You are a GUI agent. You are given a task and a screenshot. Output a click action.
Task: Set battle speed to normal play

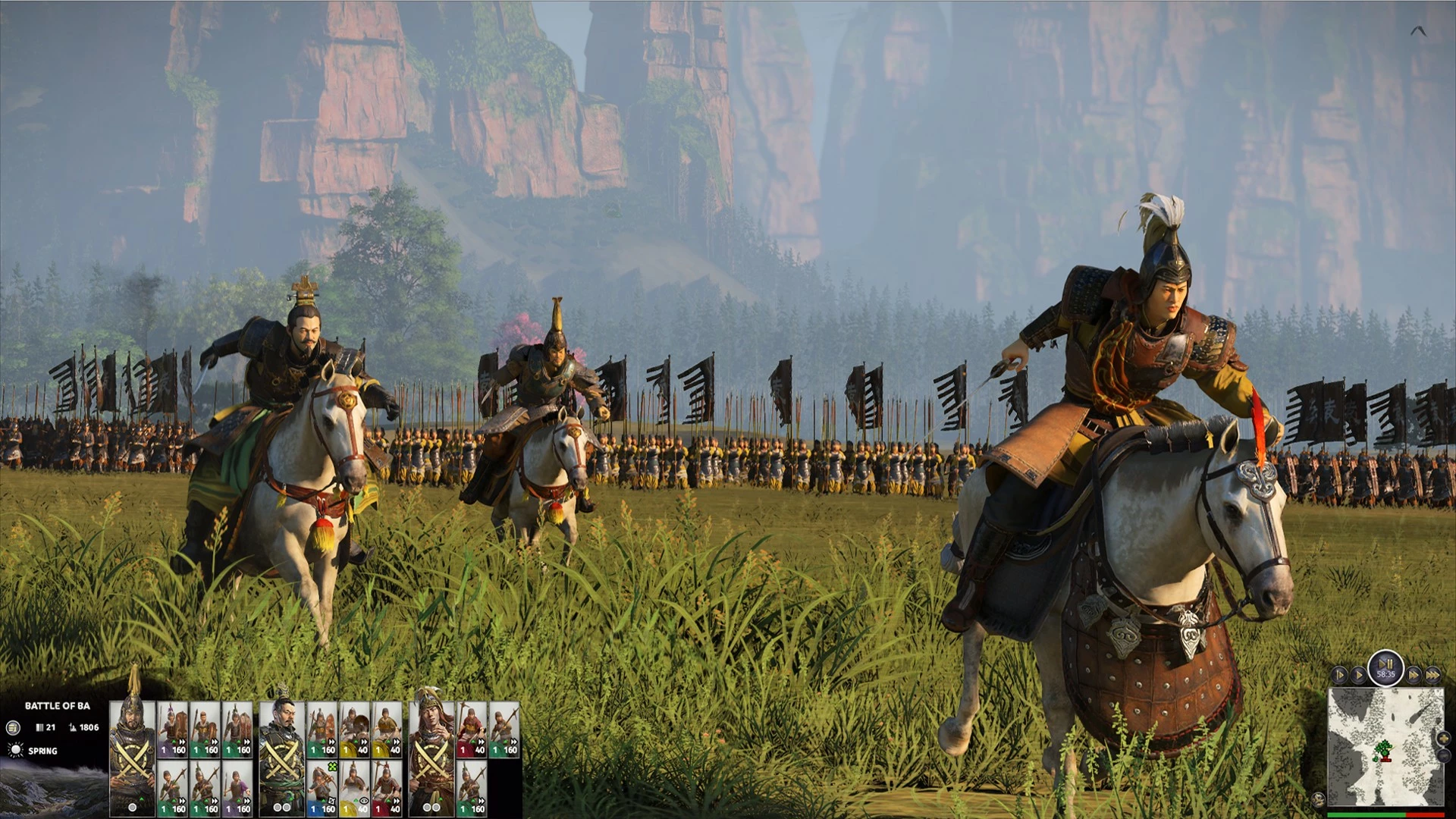coord(1357,674)
